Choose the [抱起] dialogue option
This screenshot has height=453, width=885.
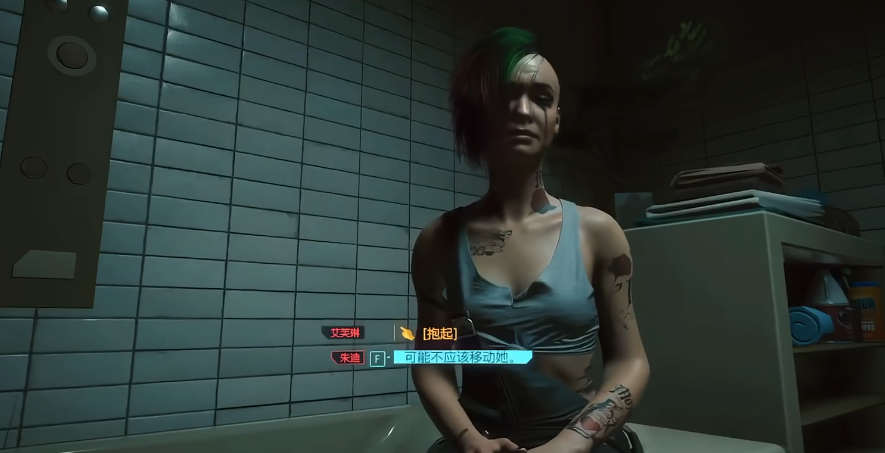point(439,333)
